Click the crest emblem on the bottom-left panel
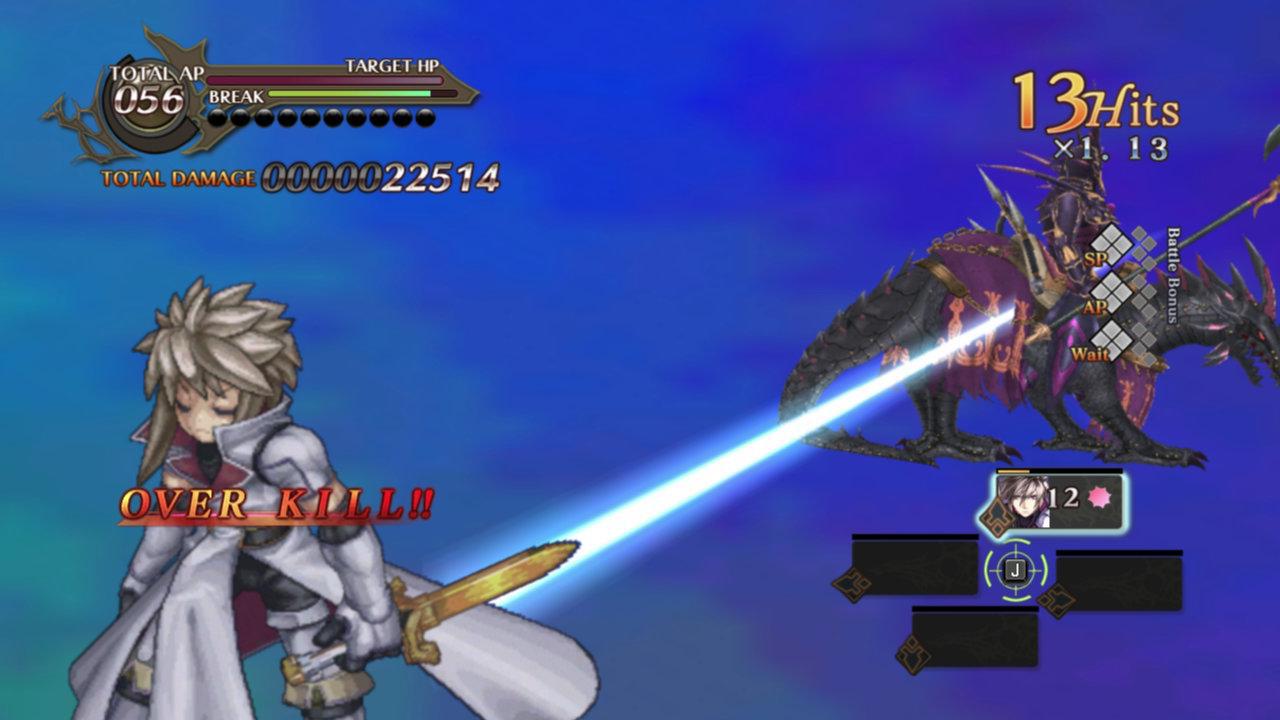Image resolution: width=1280 pixels, height=720 pixels. pyautogui.click(x=915, y=652)
